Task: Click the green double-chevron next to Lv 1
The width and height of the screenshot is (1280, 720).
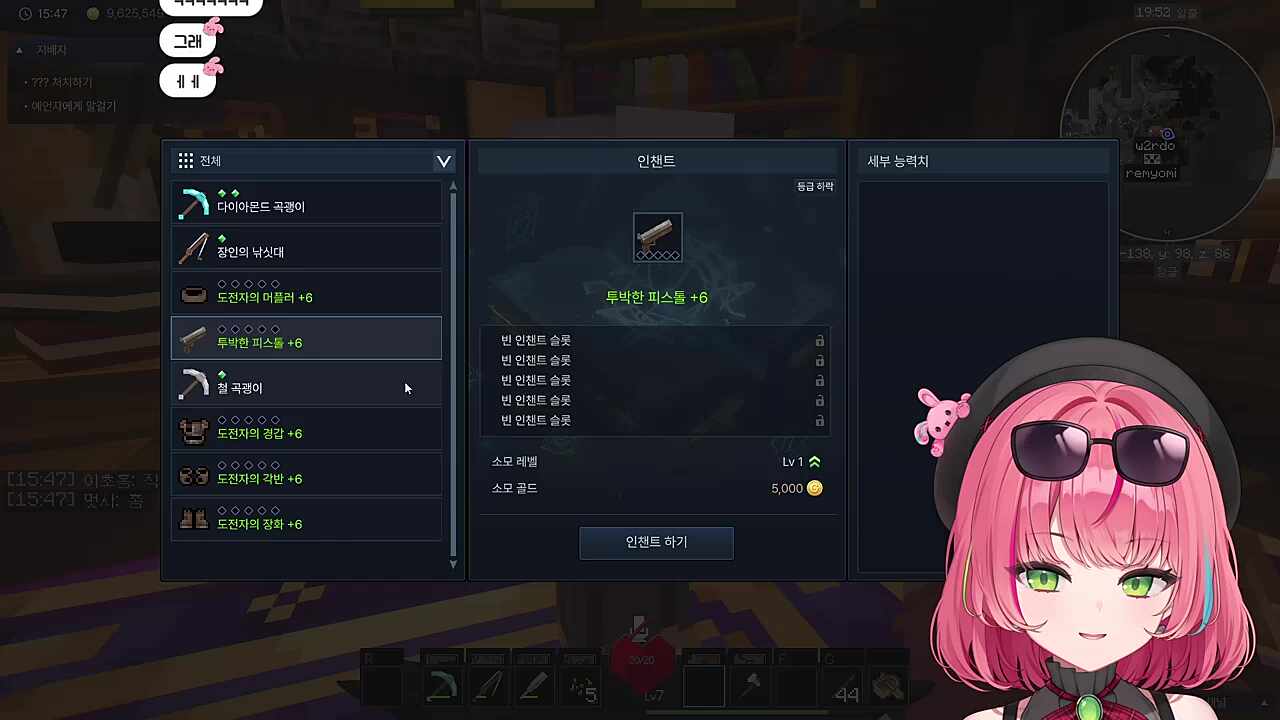Action: [814, 461]
